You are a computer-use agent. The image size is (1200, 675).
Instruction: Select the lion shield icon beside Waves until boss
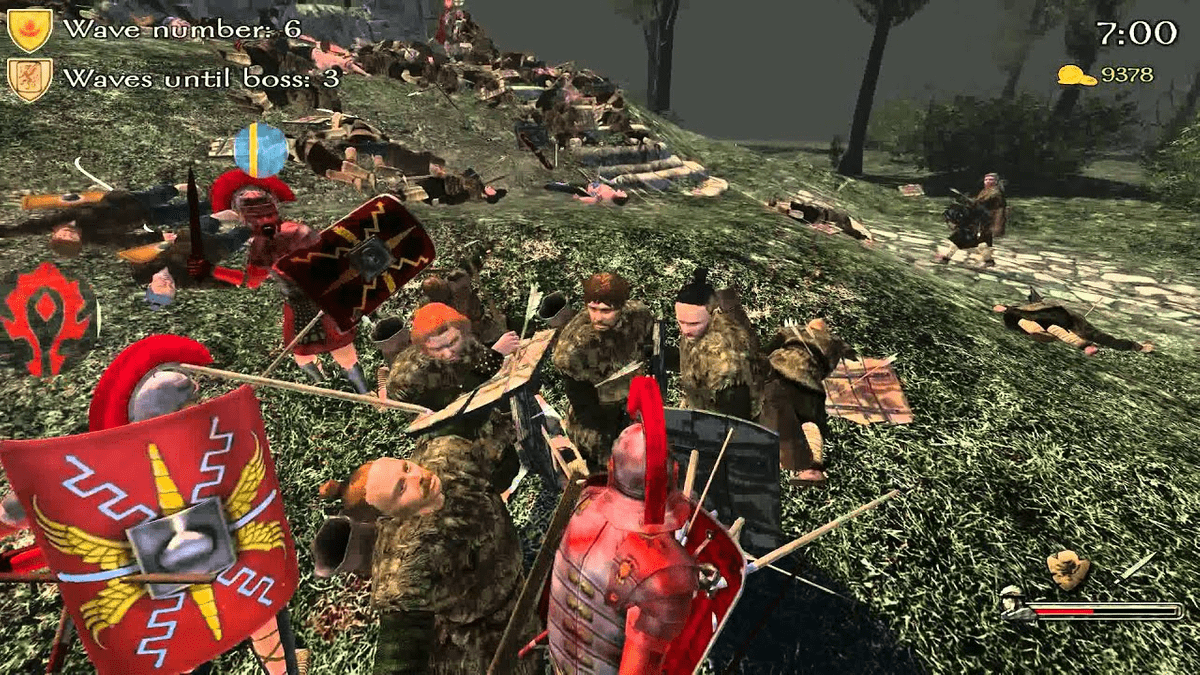[x=29, y=78]
